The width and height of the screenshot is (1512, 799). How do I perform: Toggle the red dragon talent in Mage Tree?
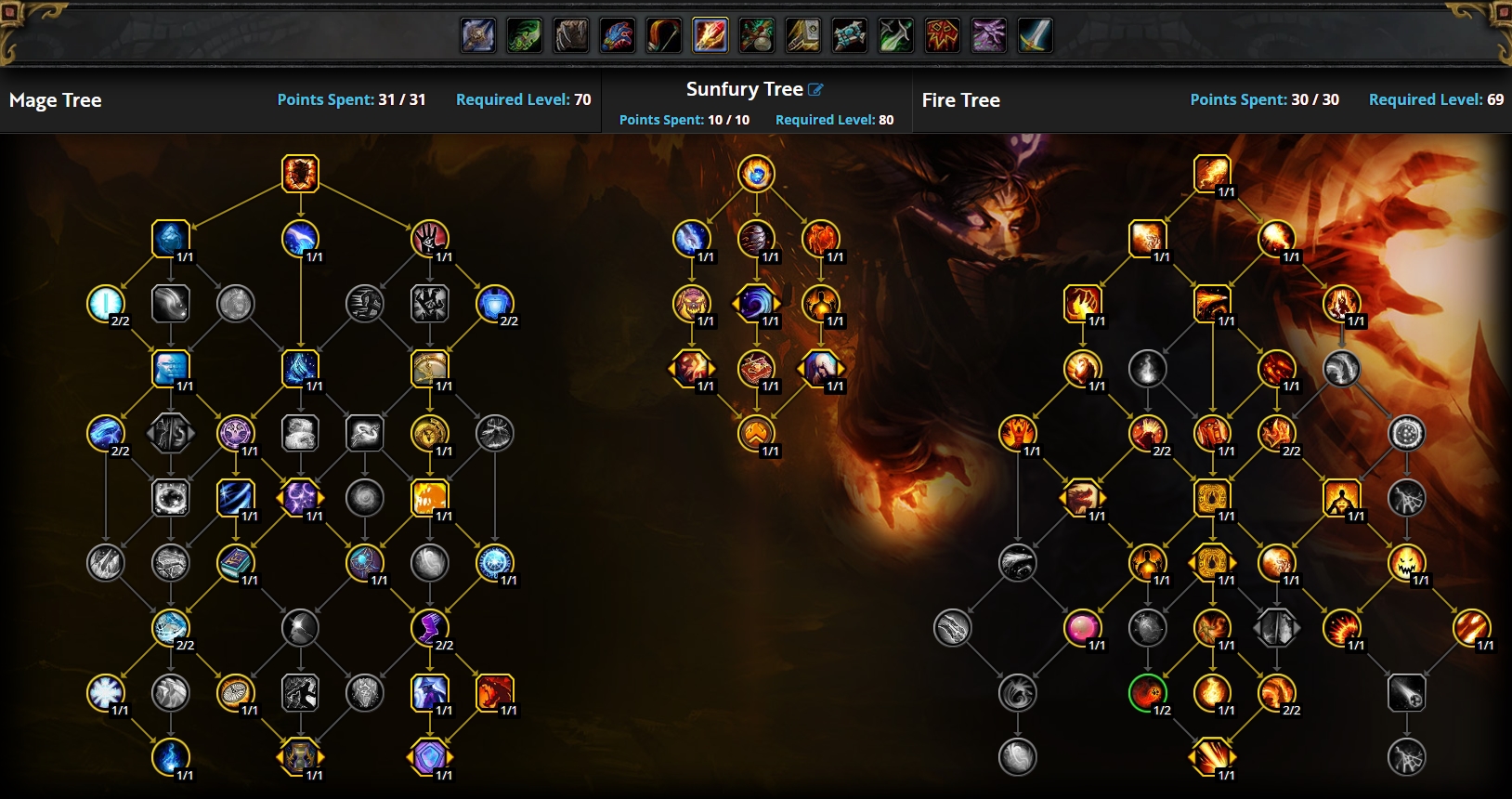(x=494, y=692)
